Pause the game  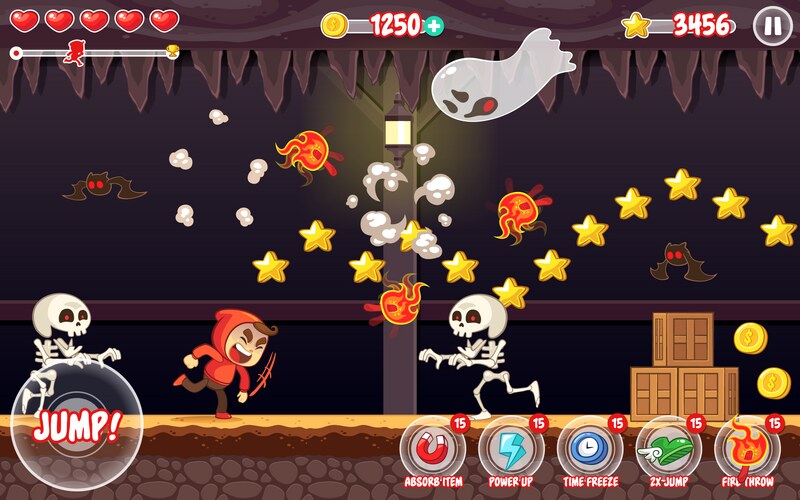771,25
